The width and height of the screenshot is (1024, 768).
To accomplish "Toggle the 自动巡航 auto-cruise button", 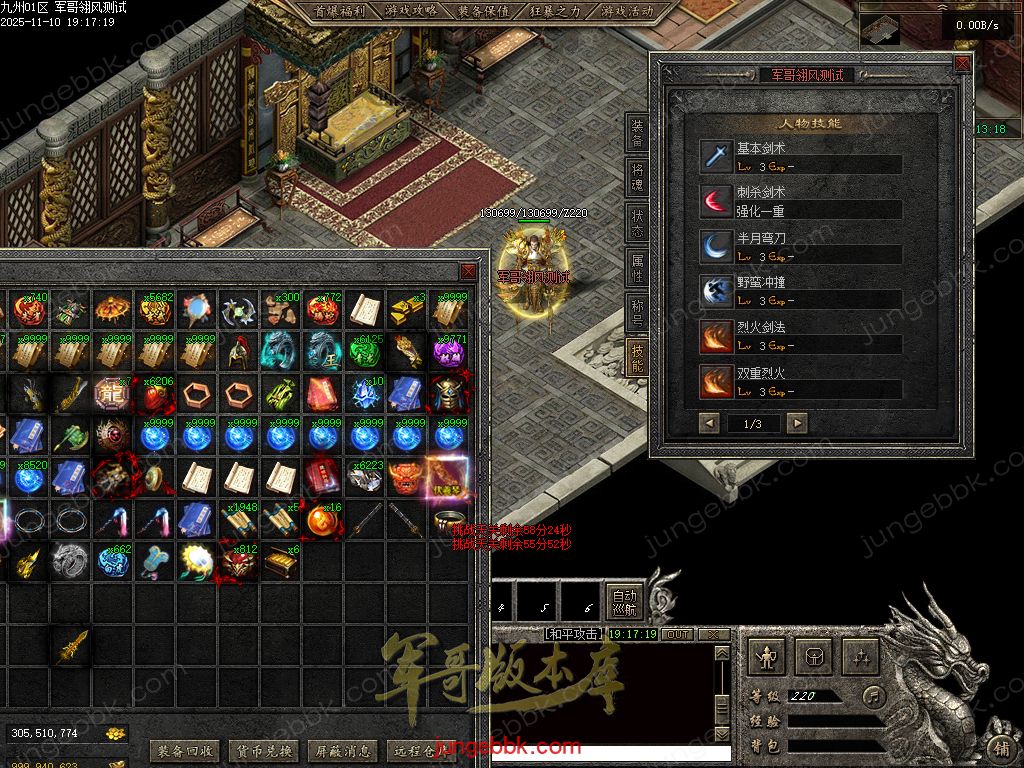I will coord(624,601).
